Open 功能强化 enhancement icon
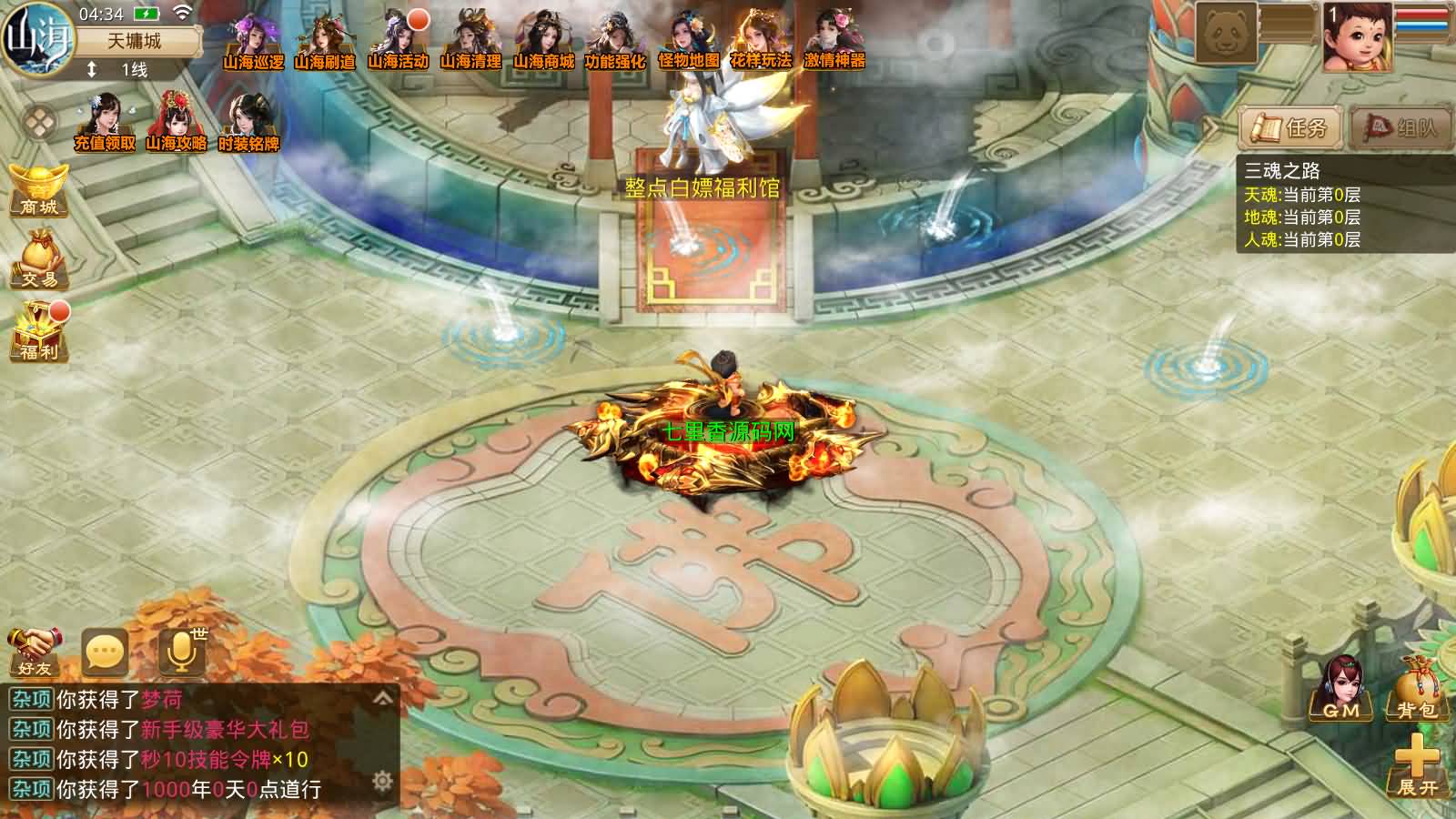Viewport: 1456px width, 819px height. coord(615,41)
